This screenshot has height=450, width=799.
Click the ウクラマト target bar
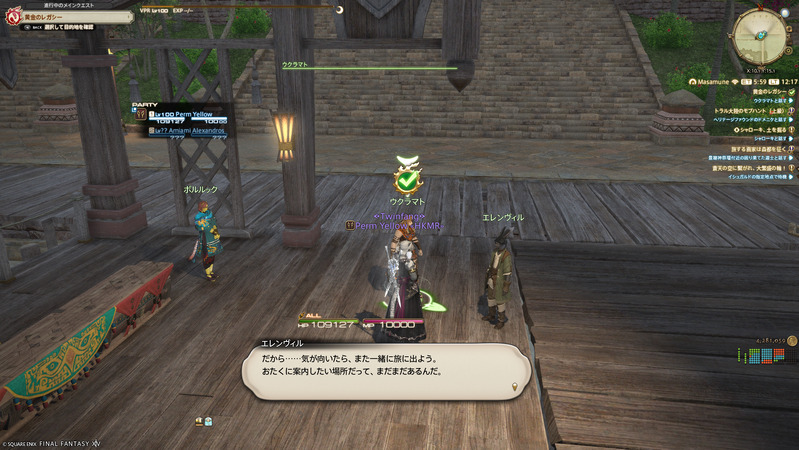point(368,68)
